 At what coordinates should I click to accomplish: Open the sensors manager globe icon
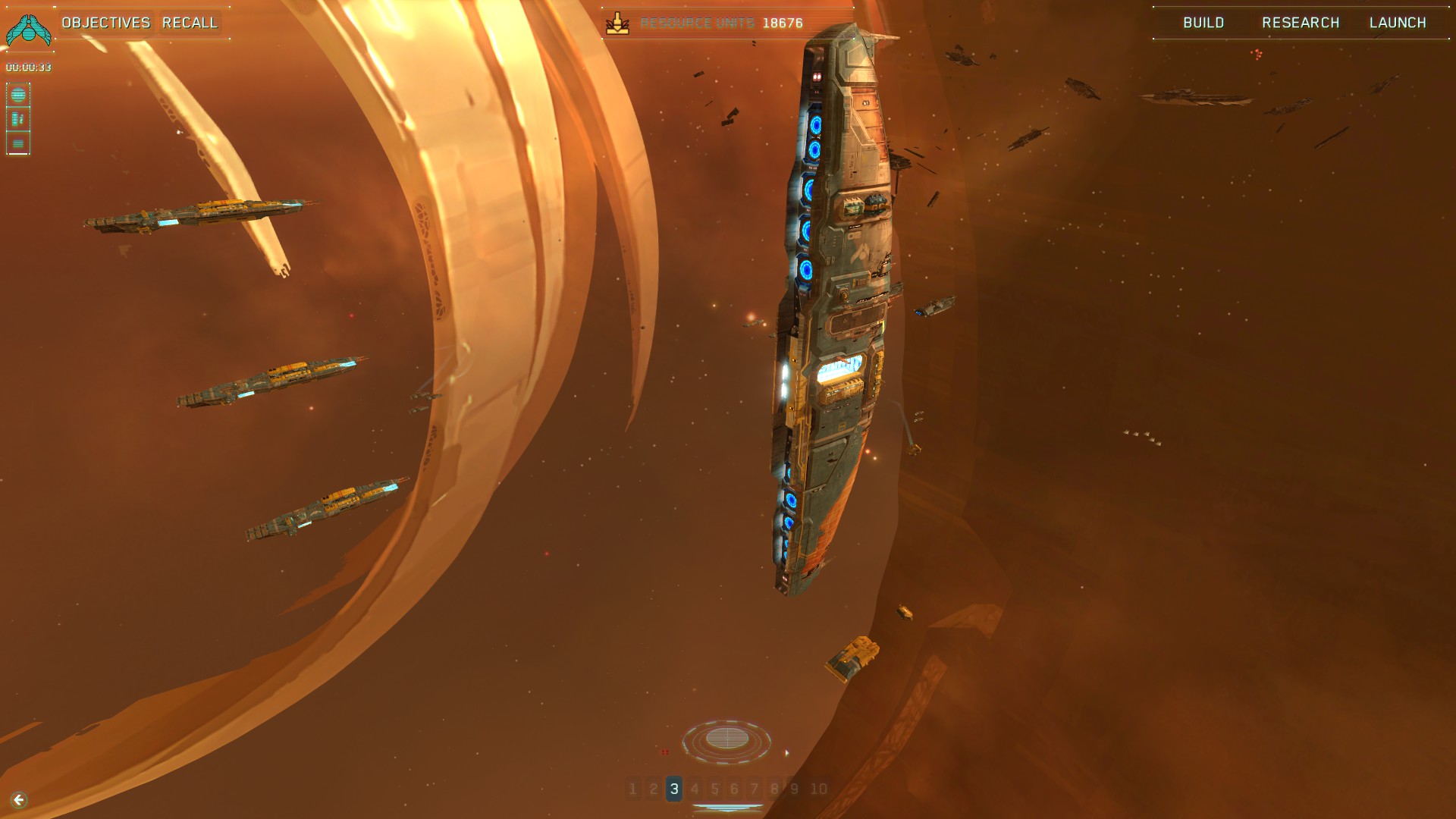pos(20,96)
